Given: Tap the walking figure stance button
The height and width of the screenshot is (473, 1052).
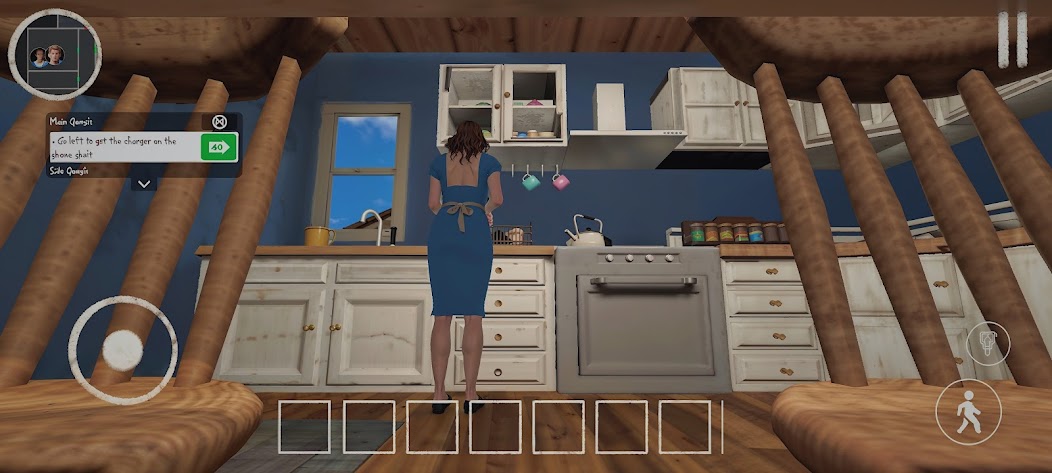Looking at the screenshot, I should point(969,411).
